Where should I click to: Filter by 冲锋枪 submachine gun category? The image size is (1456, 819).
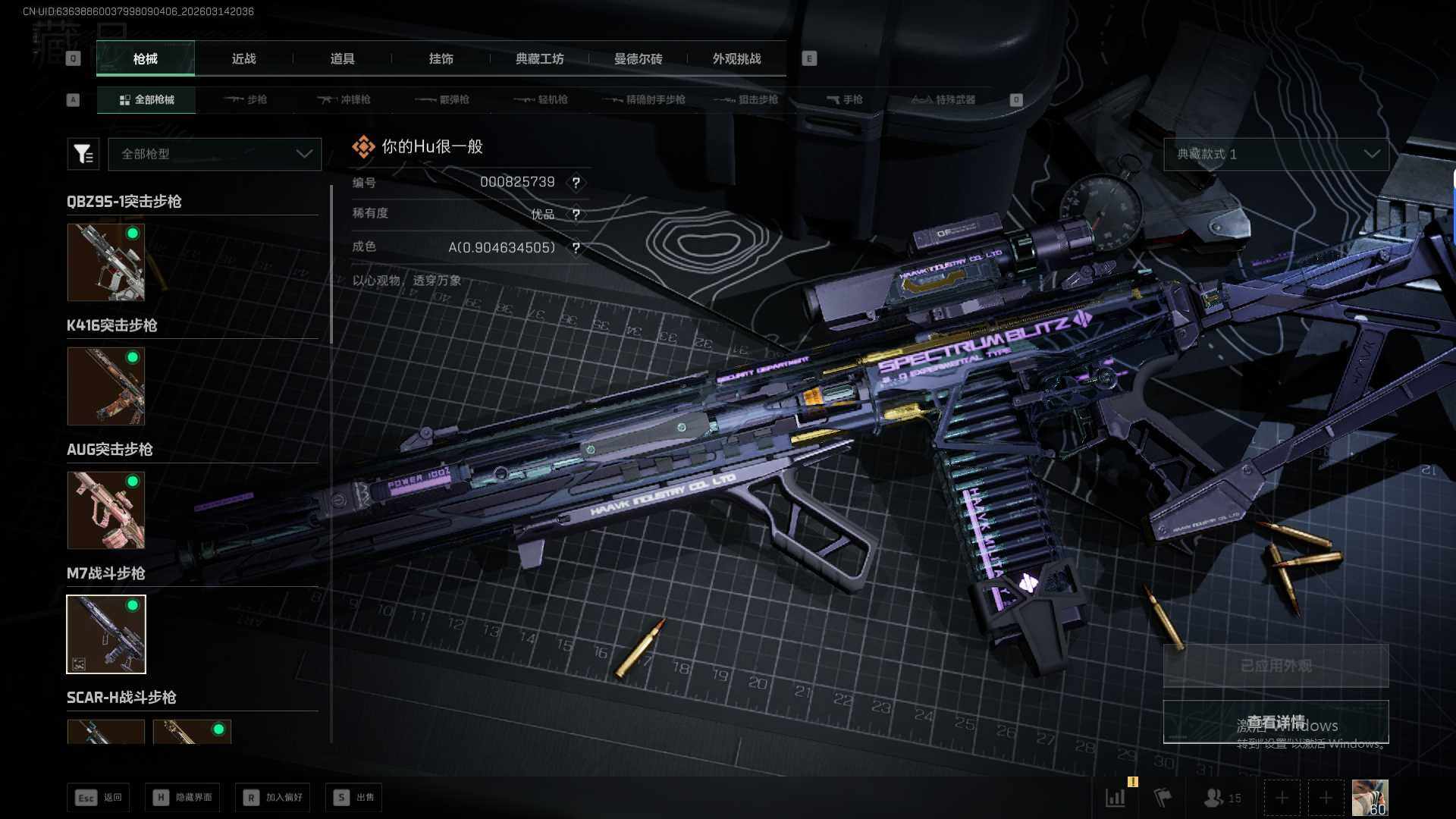344,99
